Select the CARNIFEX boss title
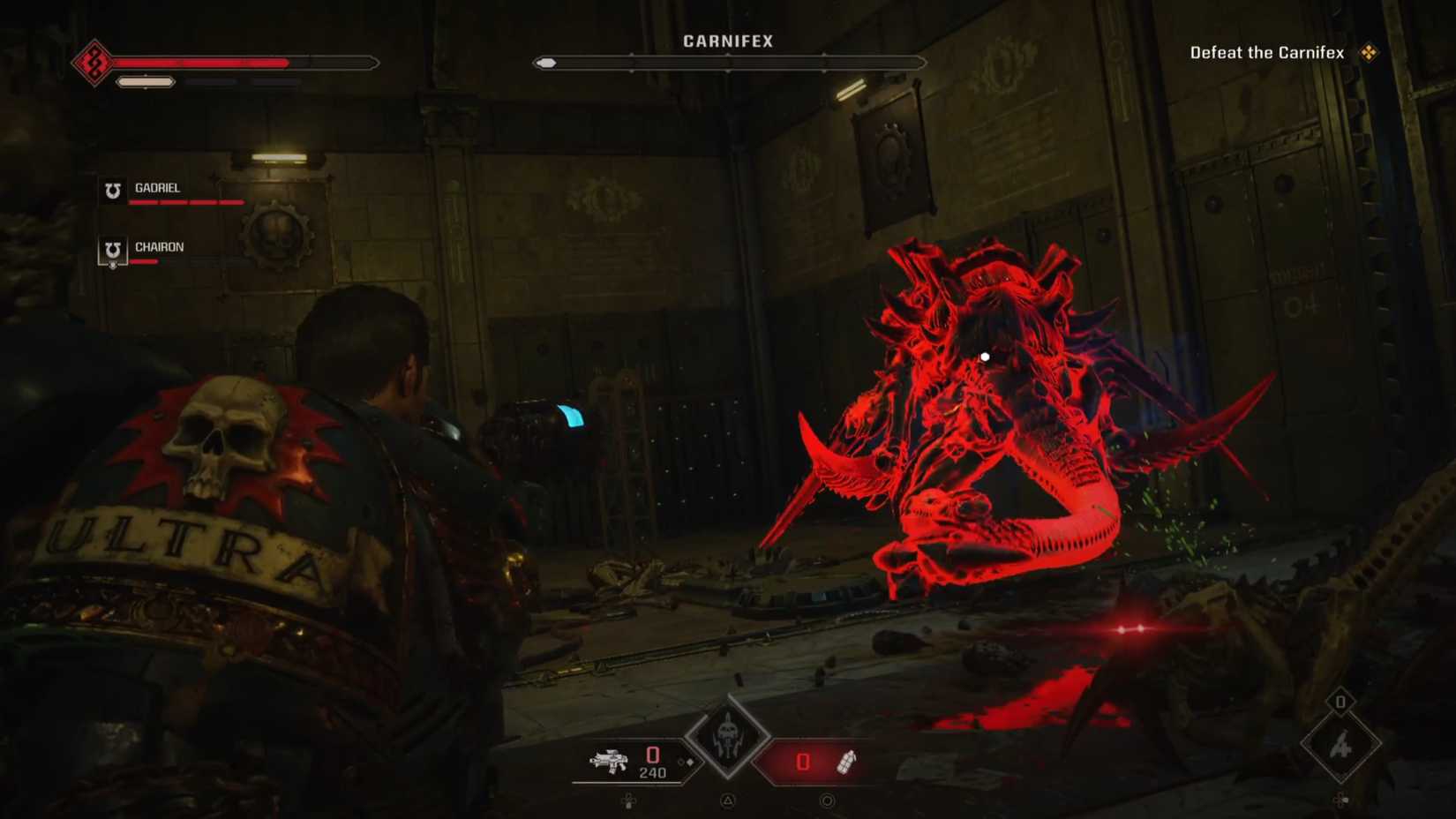Screen dimensions: 1456x819 pyautogui.click(x=728, y=41)
